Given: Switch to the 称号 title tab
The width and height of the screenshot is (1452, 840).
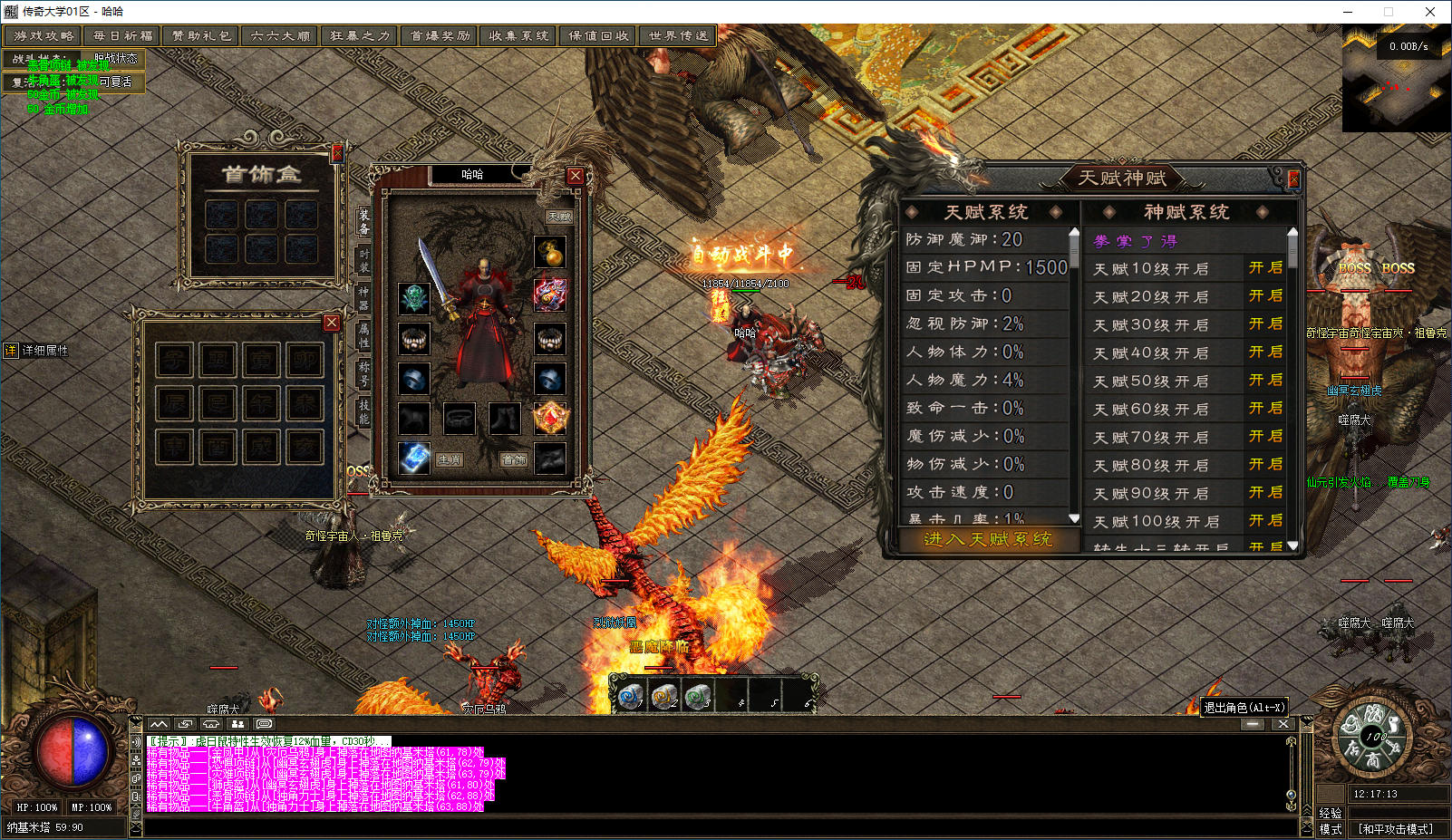Looking at the screenshot, I should [363, 372].
